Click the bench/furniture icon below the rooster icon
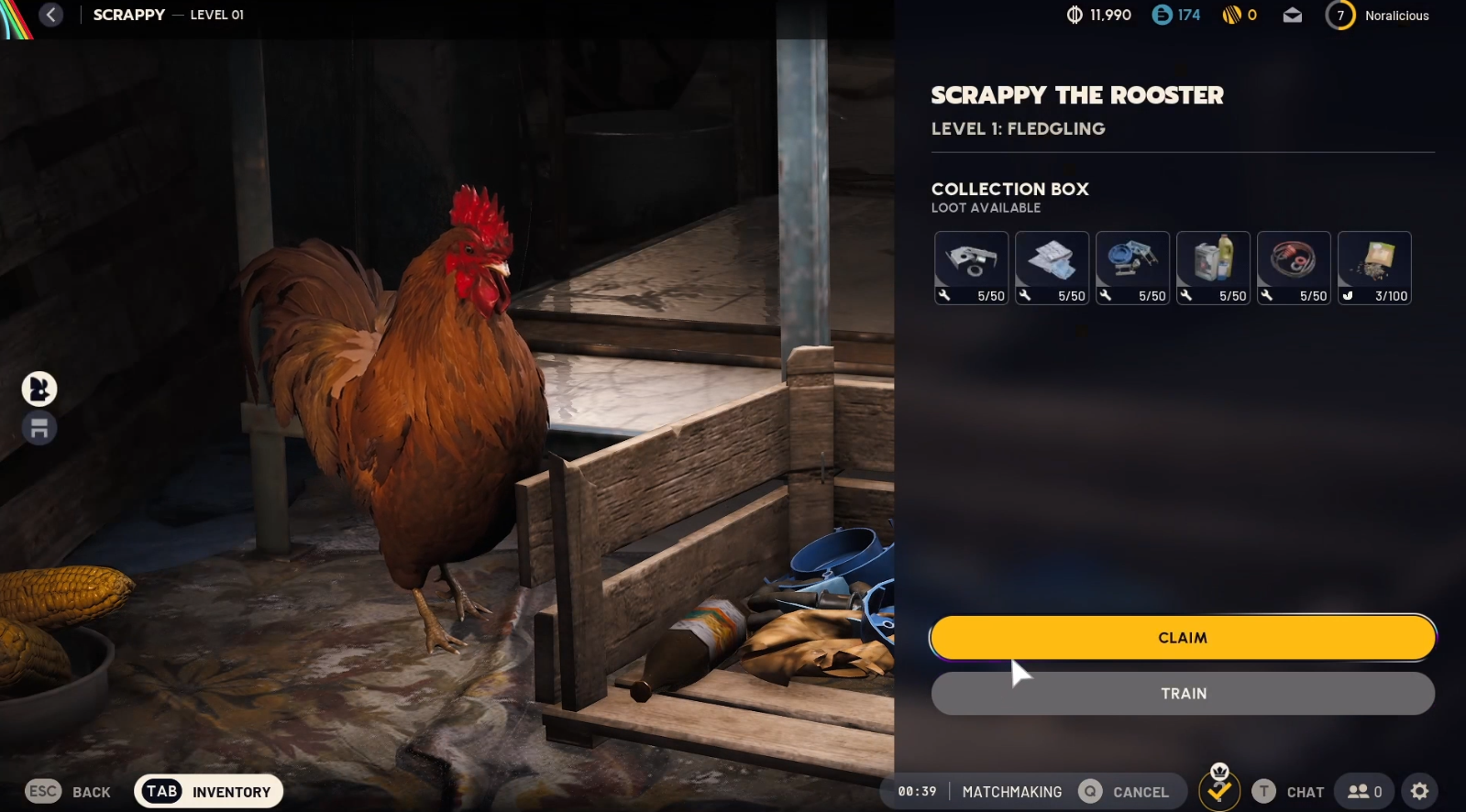1466x812 pixels. pyautogui.click(x=39, y=427)
